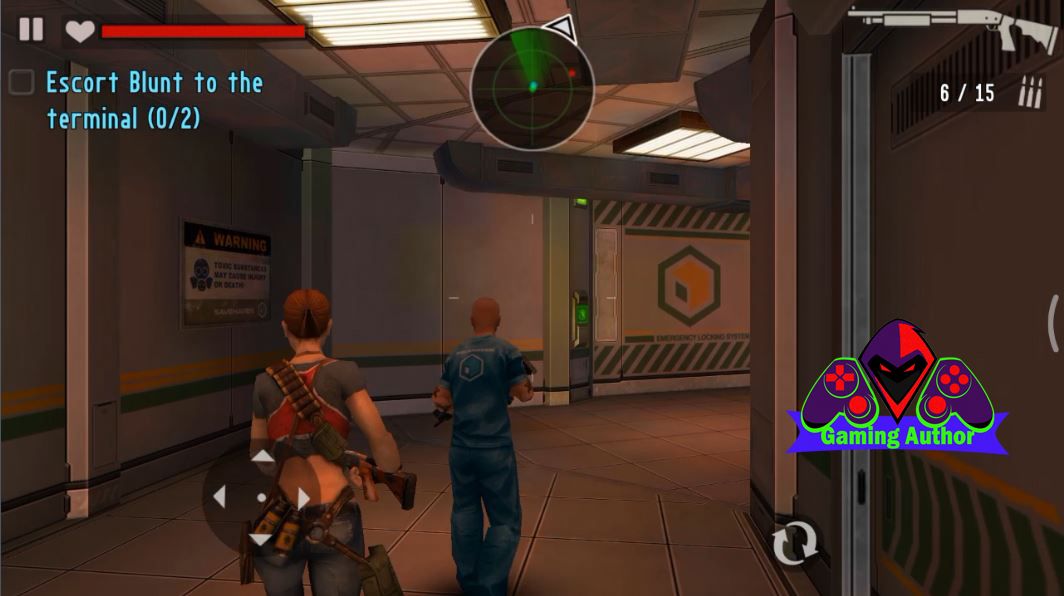Click the Gaming Author watermark logo
1064x596 pixels.
(897, 390)
